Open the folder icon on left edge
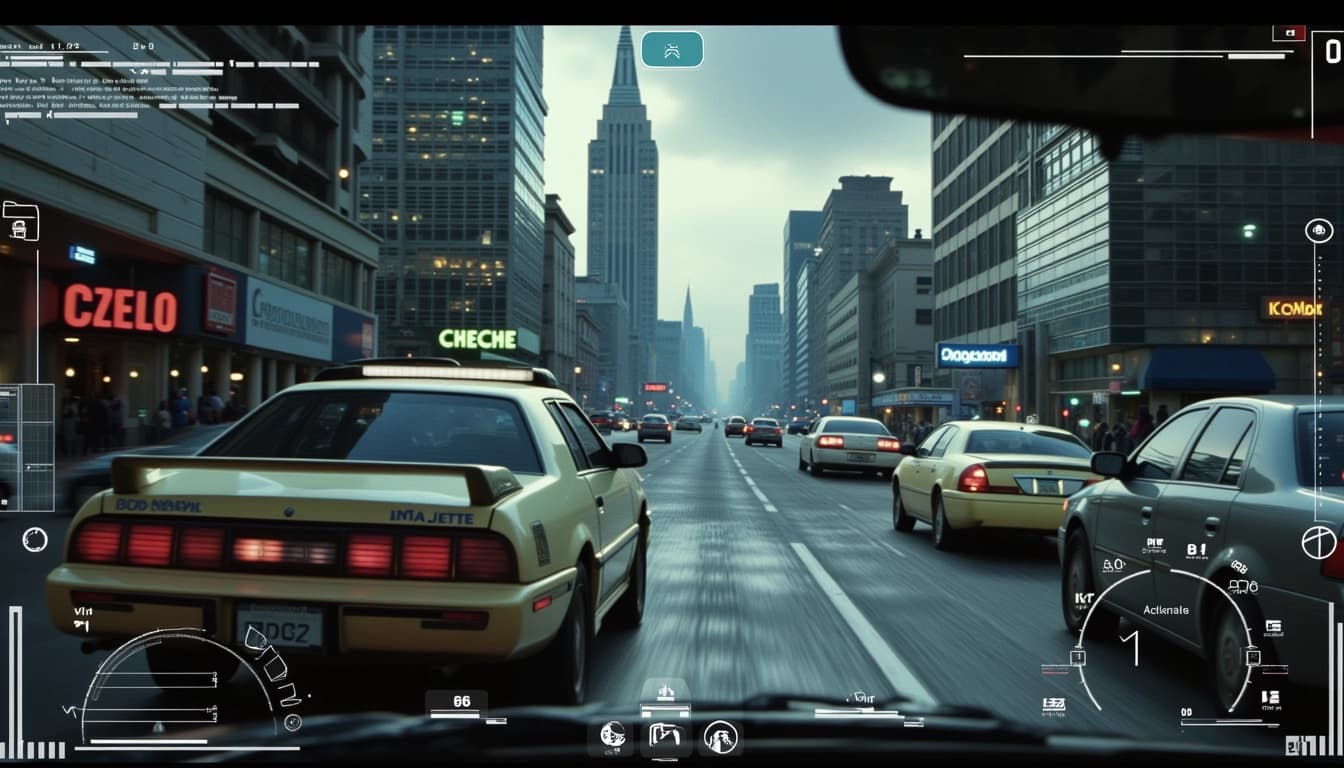Screen dimensions: 1344x768 coord(20,221)
